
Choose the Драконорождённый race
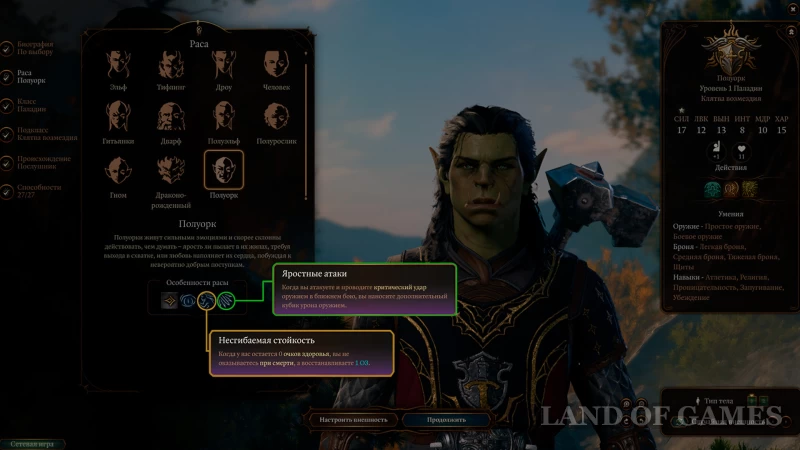click(171, 172)
